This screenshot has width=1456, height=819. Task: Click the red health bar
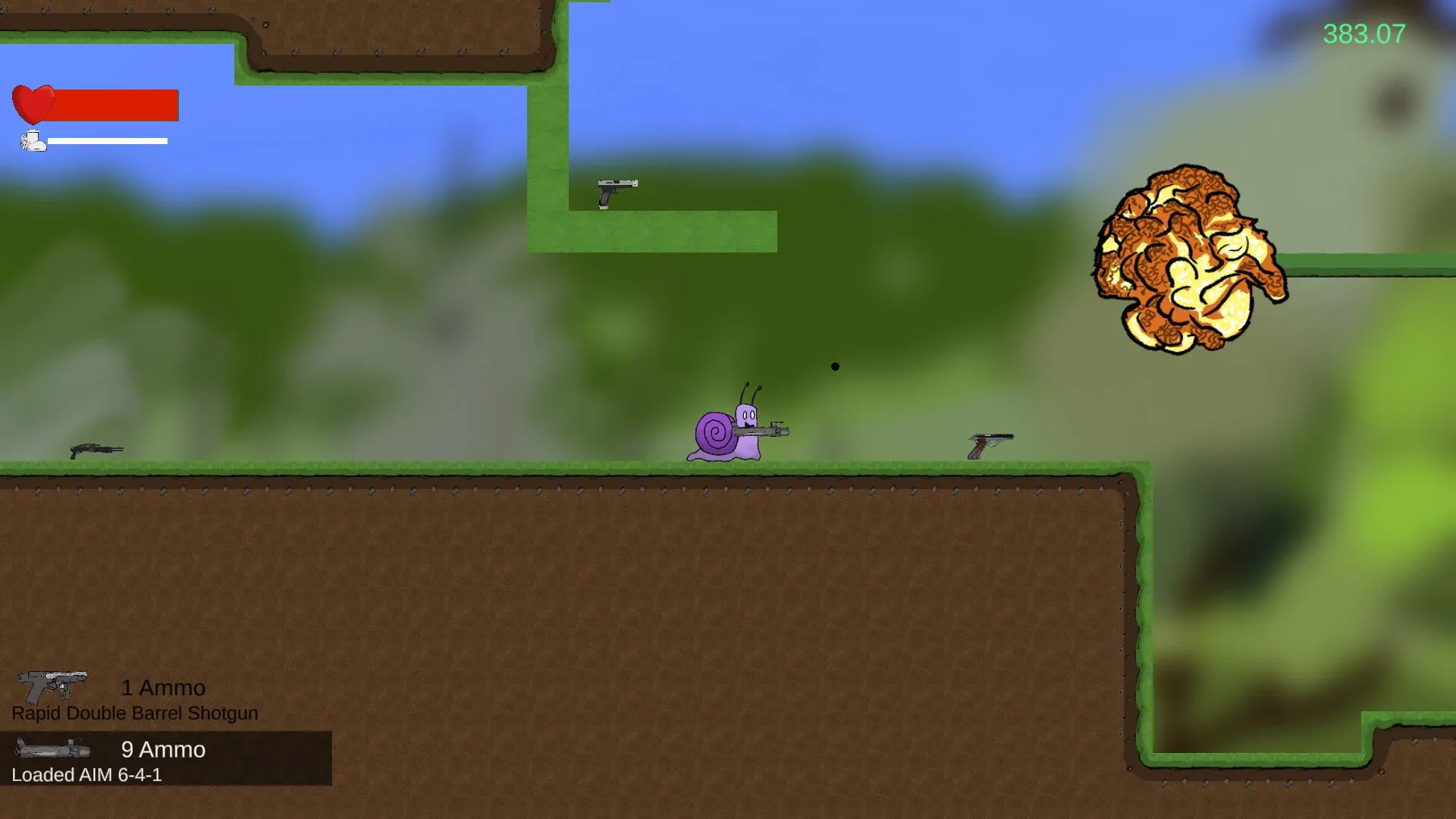(114, 104)
